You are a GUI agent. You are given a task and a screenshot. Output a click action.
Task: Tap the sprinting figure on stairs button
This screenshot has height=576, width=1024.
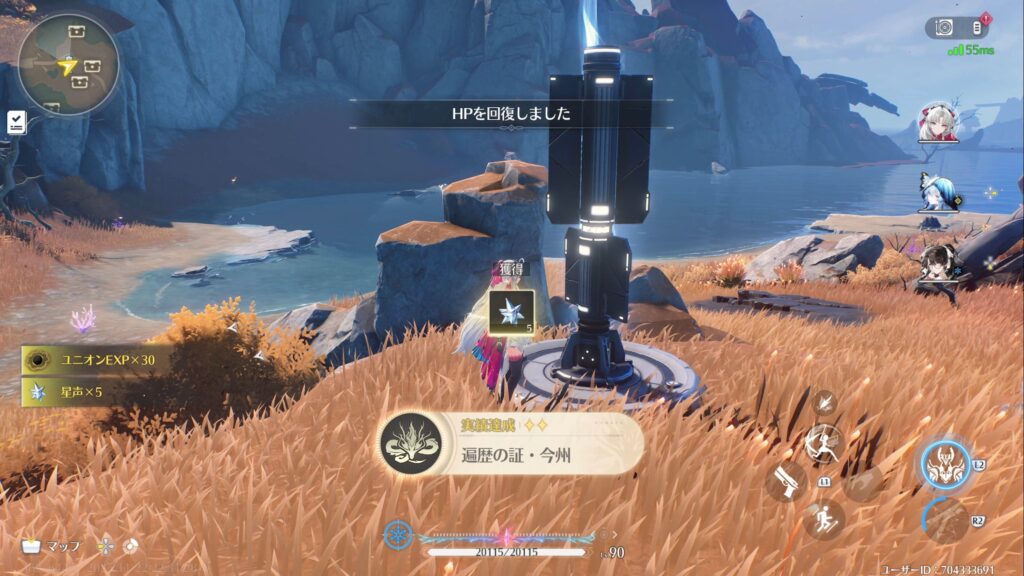click(x=824, y=519)
